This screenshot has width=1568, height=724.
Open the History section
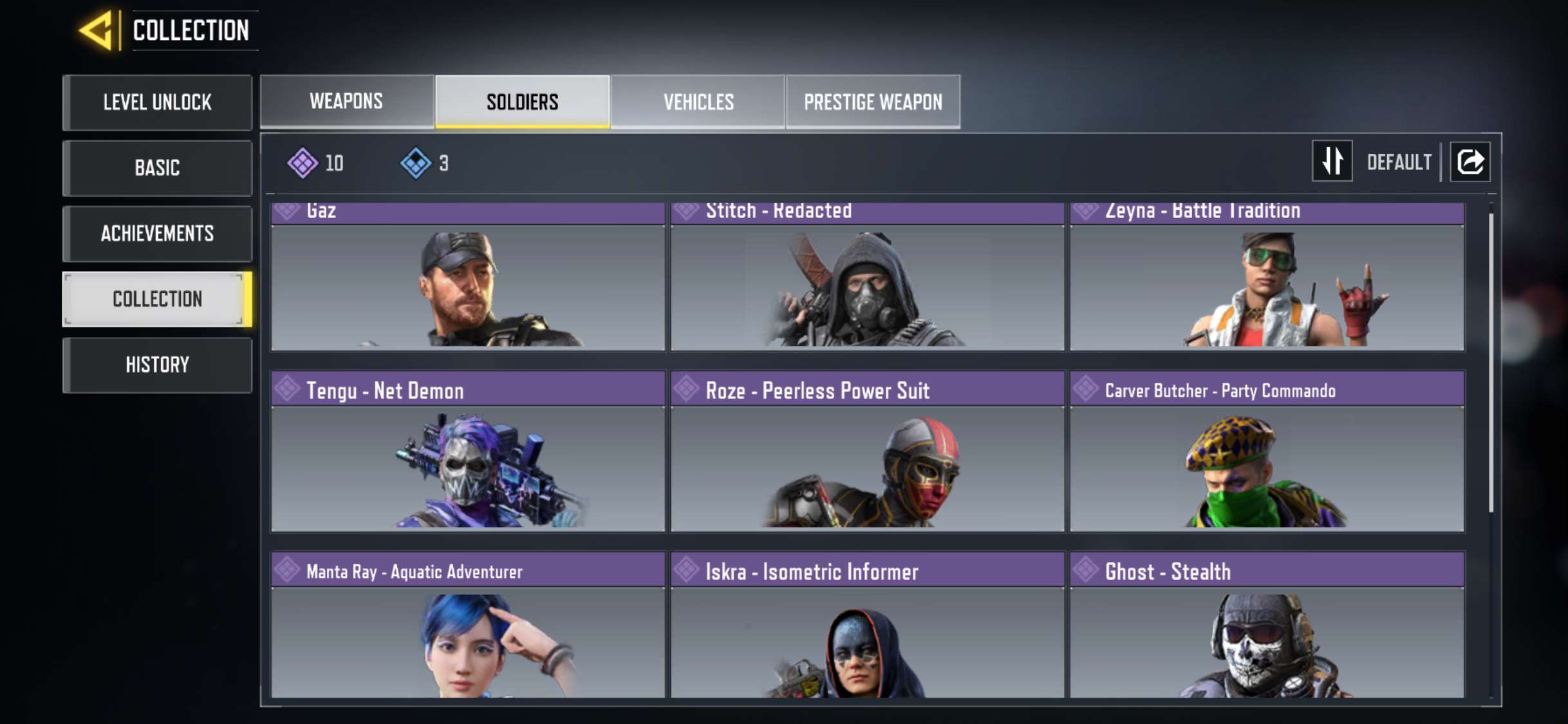click(156, 365)
